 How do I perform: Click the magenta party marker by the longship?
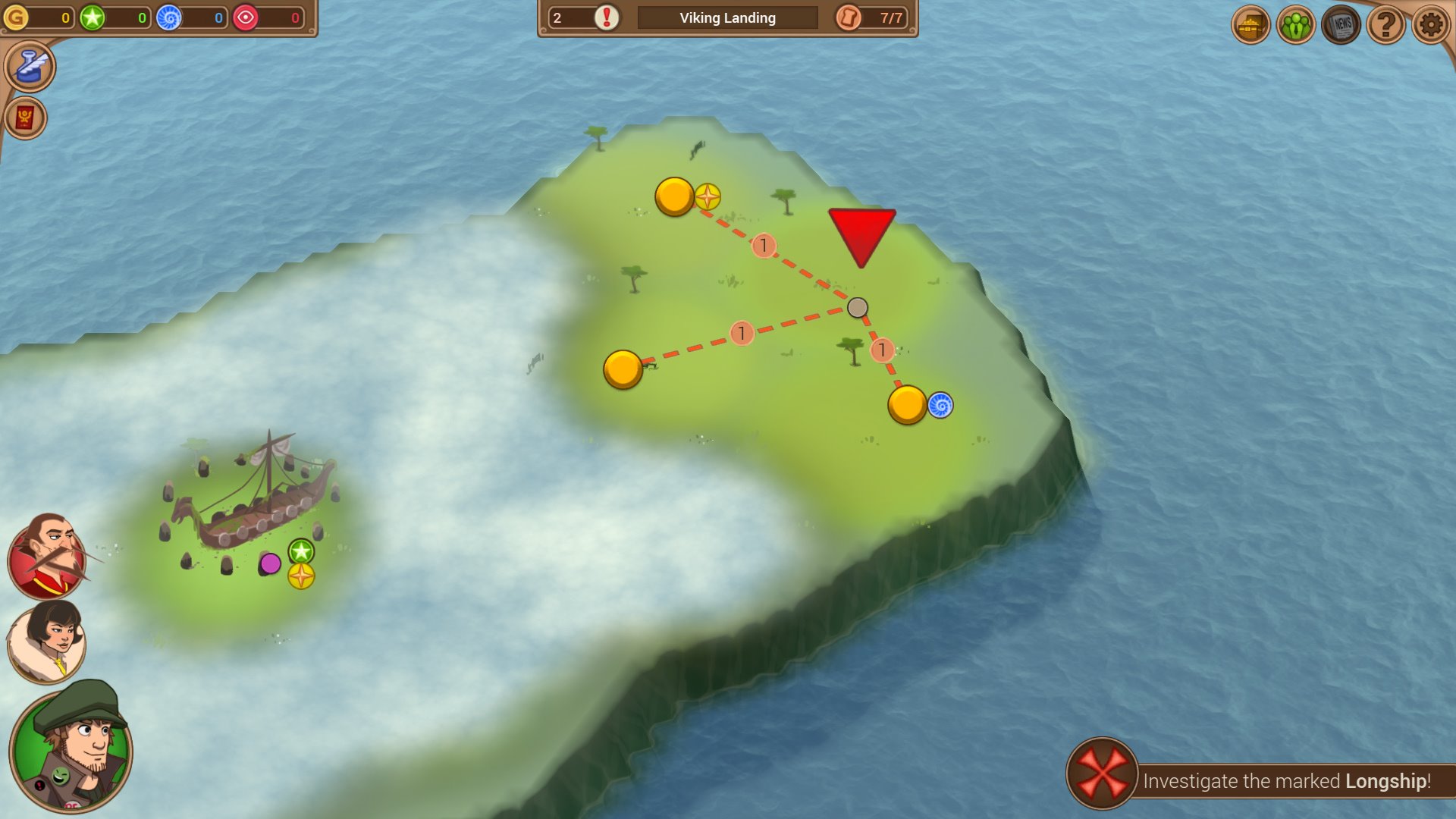point(270,563)
